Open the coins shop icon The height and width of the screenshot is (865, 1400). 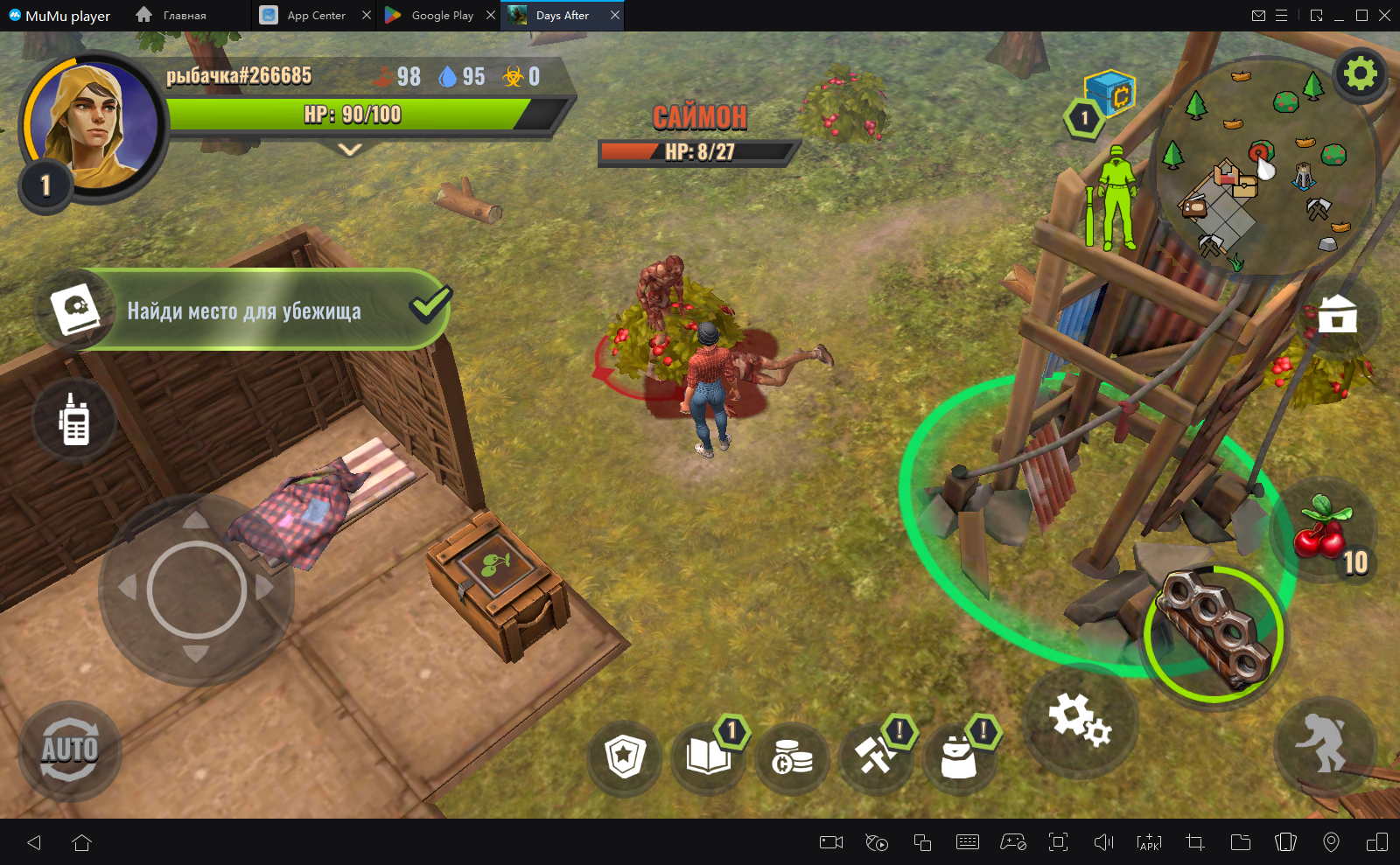[792, 759]
